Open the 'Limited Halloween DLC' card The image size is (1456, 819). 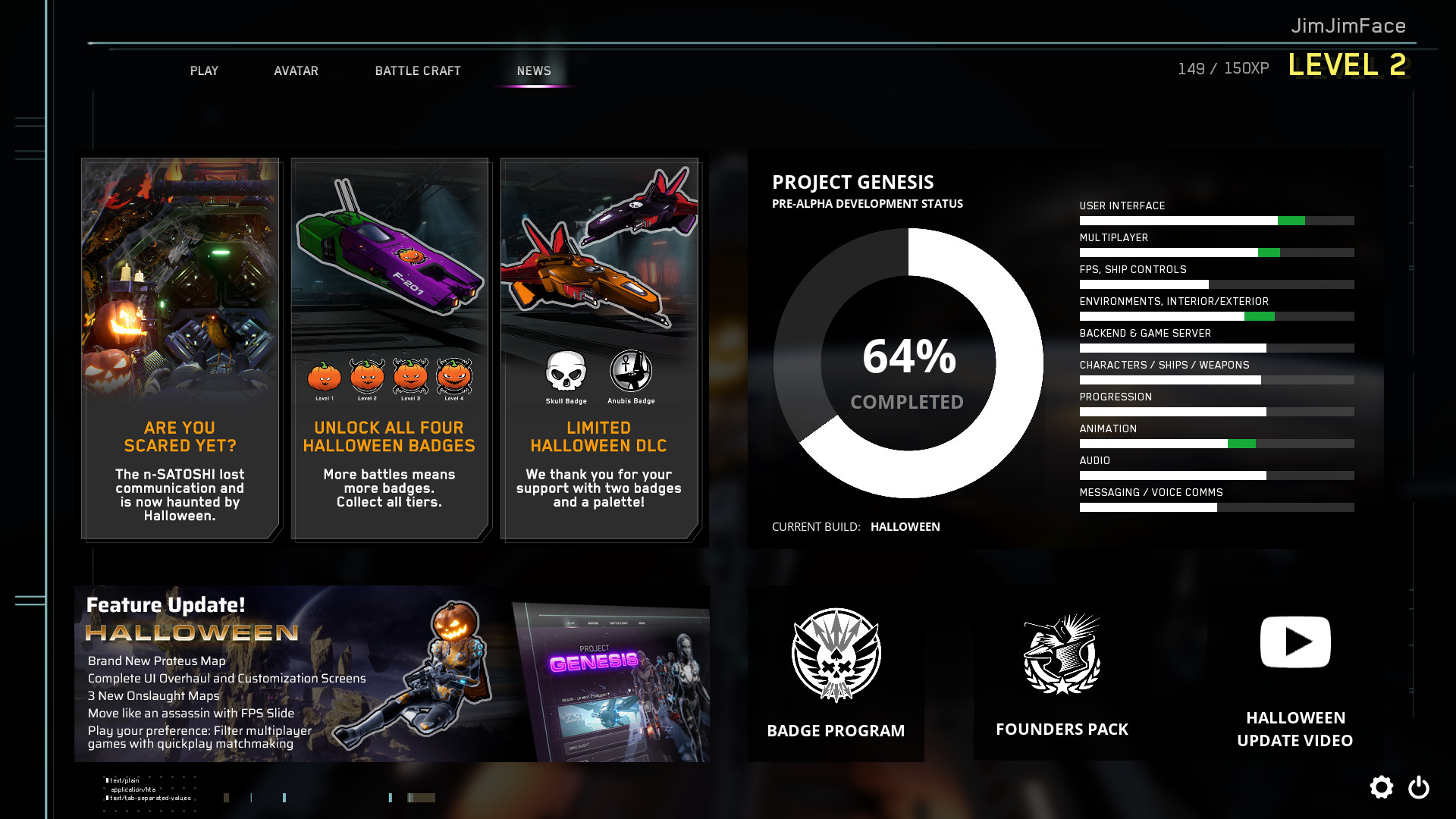[x=599, y=349]
